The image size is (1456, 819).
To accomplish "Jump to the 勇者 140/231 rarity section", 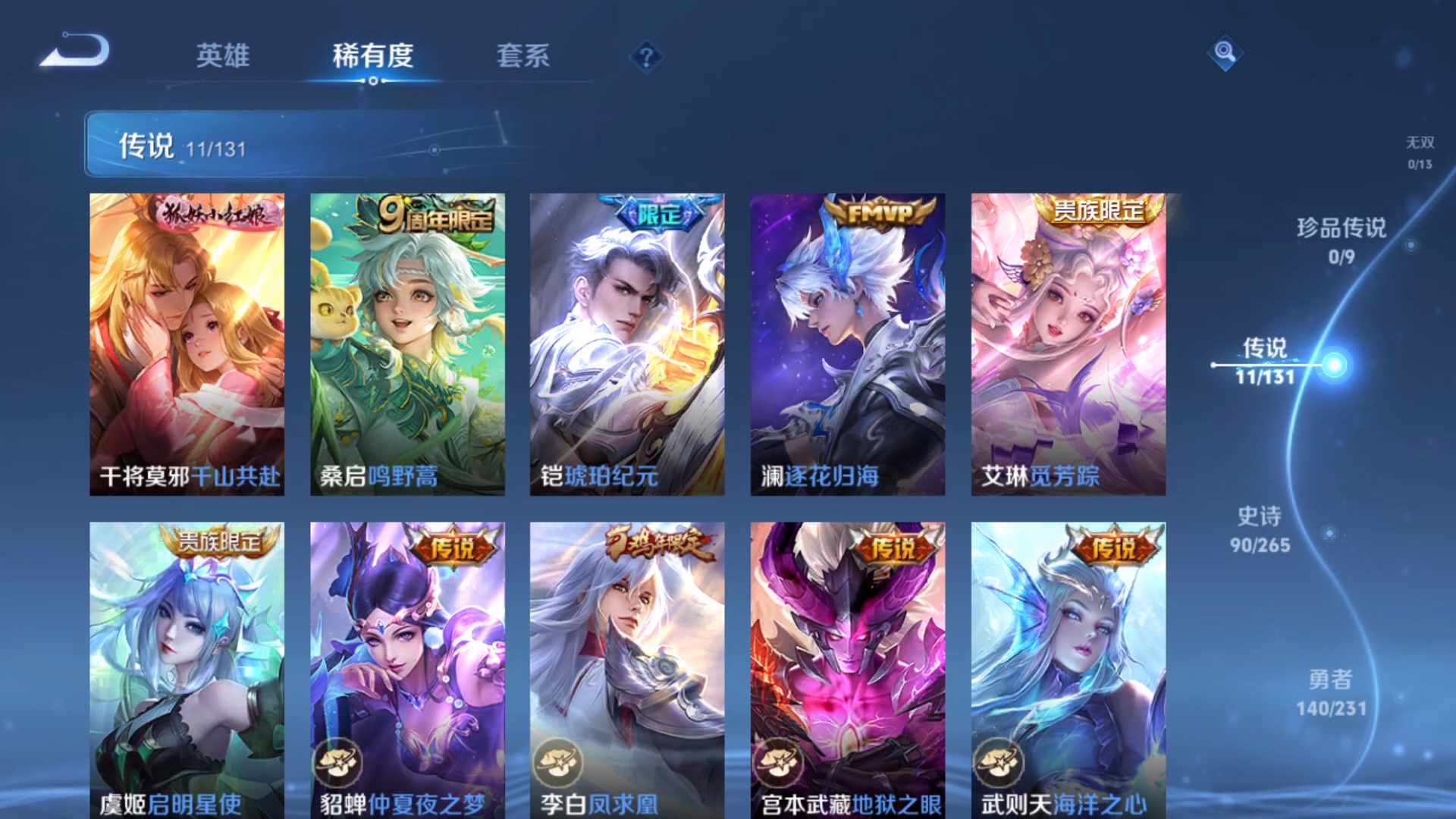I will 1331,695.
